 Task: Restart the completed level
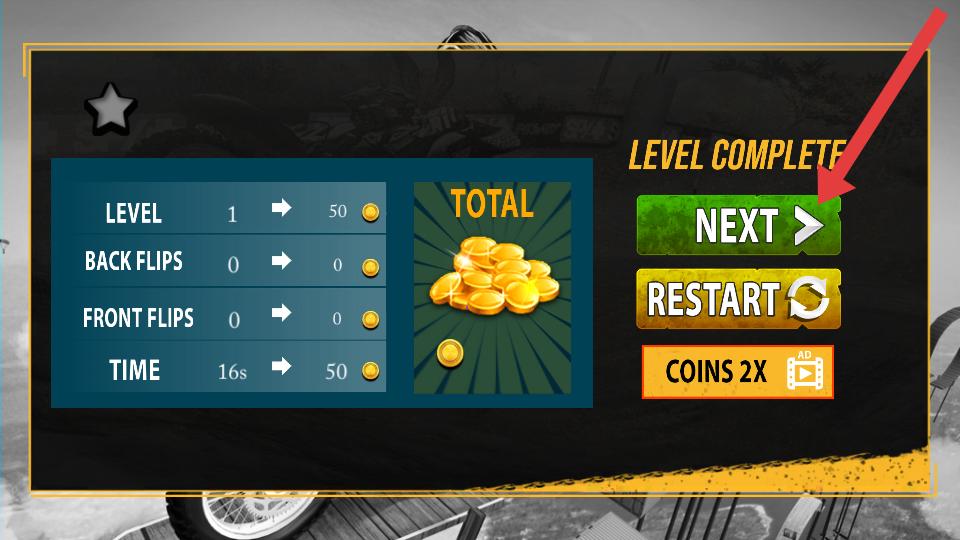pos(738,298)
